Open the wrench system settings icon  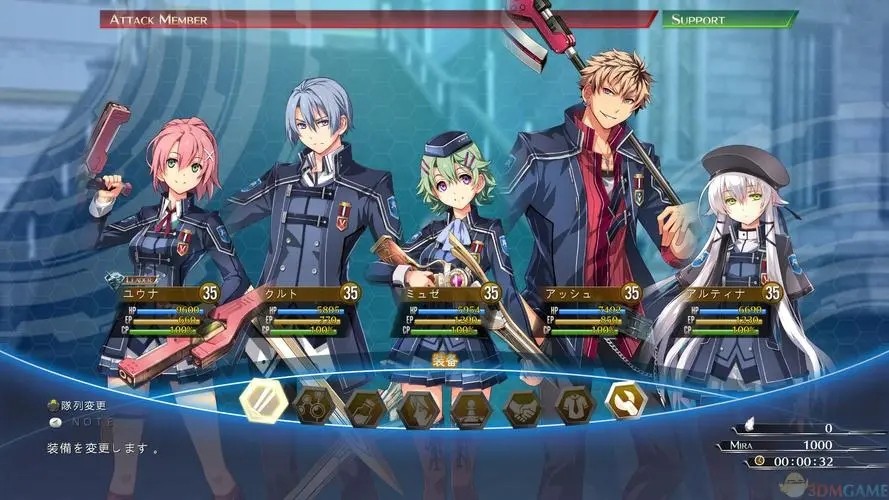tap(626, 400)
